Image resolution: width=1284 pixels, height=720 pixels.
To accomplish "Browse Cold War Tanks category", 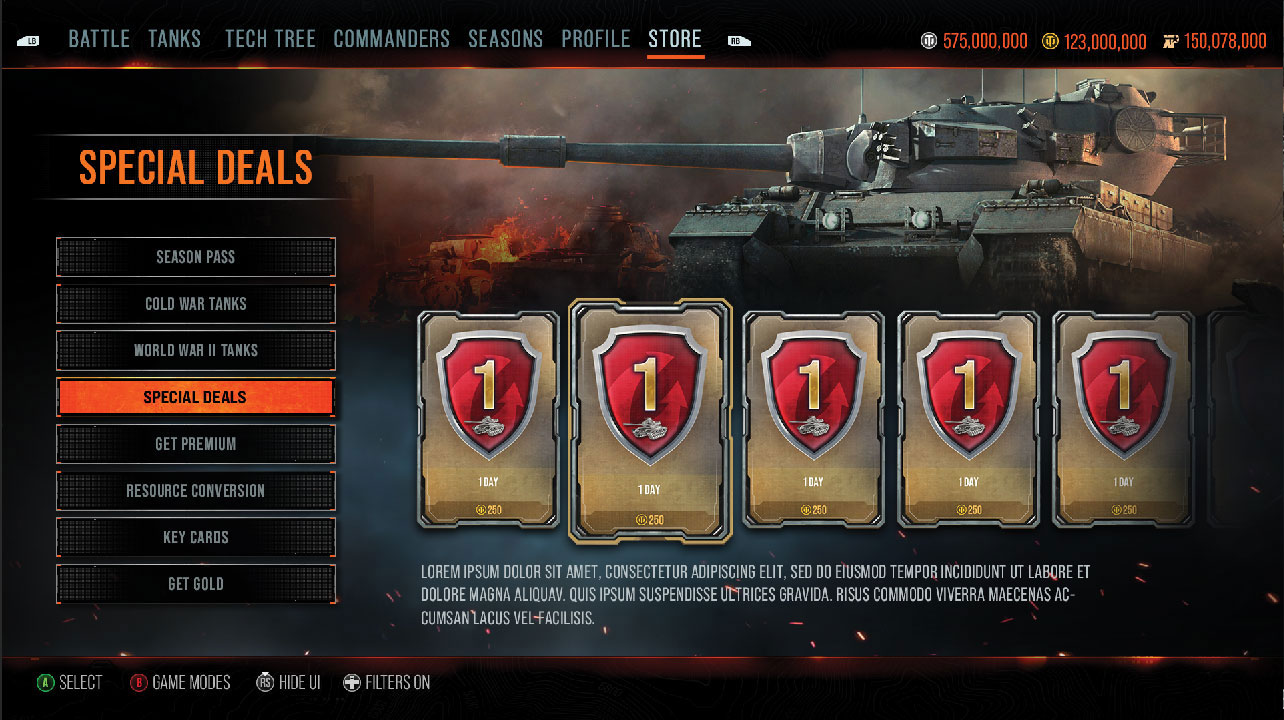I will pyautogui.click(x=196, y=304).
